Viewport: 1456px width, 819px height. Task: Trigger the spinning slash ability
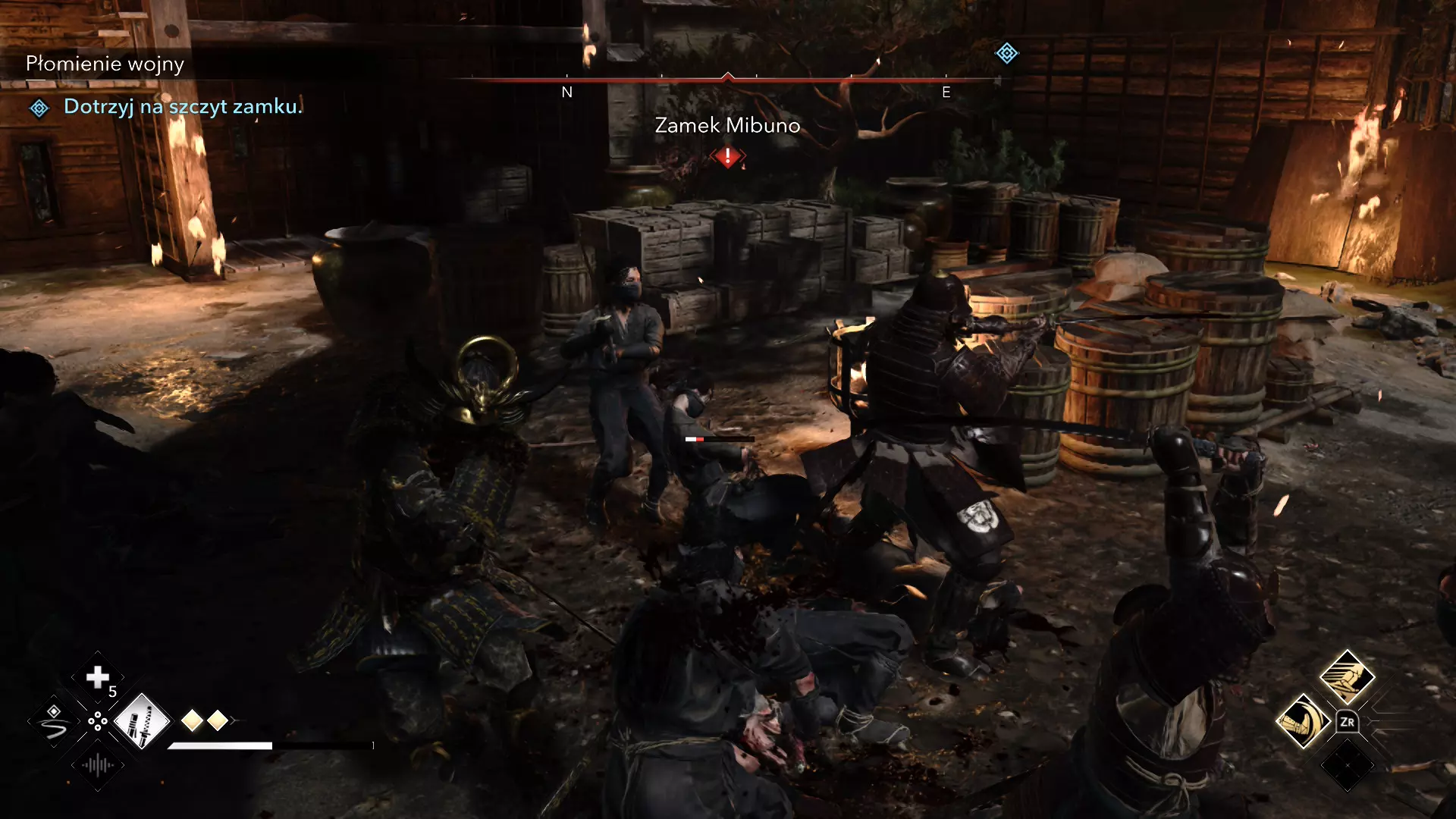(x=1303, y=721)
